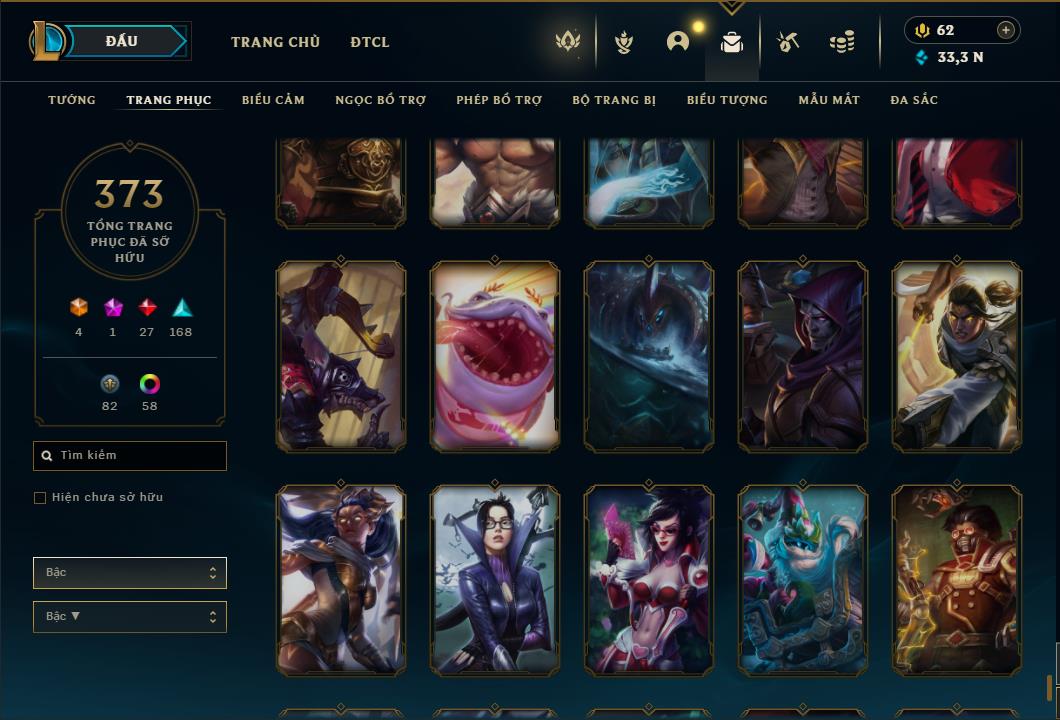Select the PHÉP BỔ TRỢ tab
This screenshot has width=1060, height=720.
499,100
